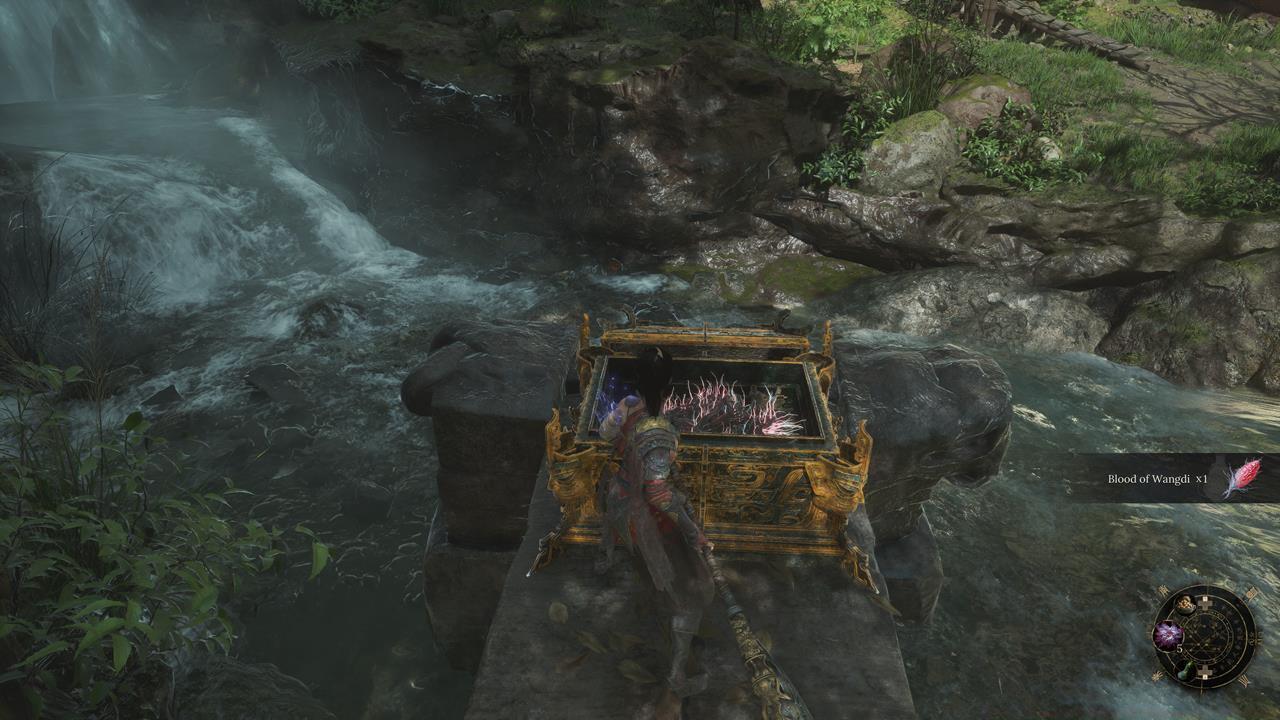Click the number 5 on the lotus slot
Viewport: 1280px width, 720px height.
1179,648
